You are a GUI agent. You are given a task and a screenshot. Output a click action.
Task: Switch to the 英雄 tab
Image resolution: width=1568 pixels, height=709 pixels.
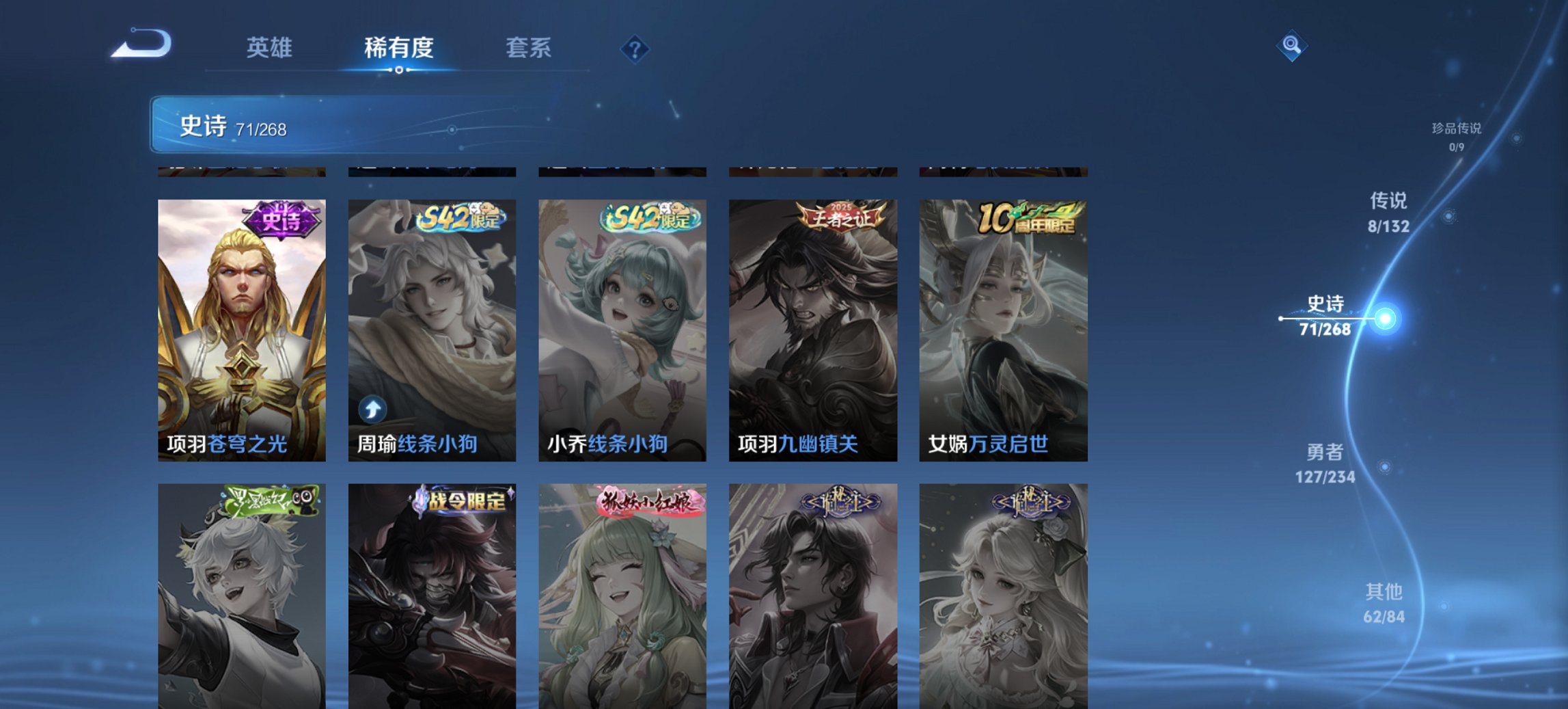click(271, 48)
